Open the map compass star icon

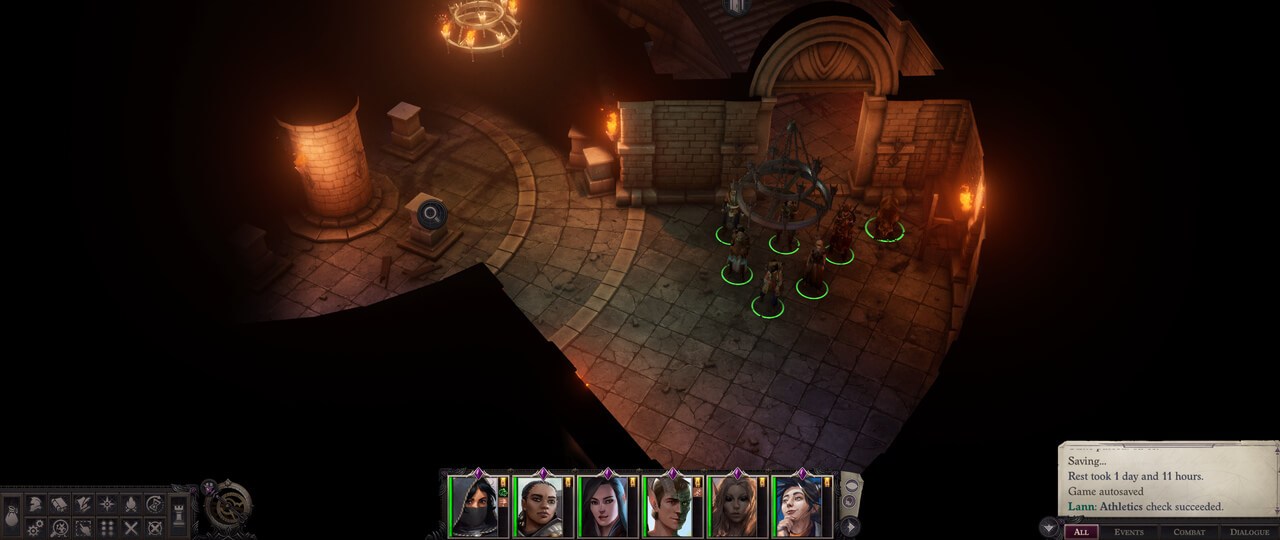(107, 504)
